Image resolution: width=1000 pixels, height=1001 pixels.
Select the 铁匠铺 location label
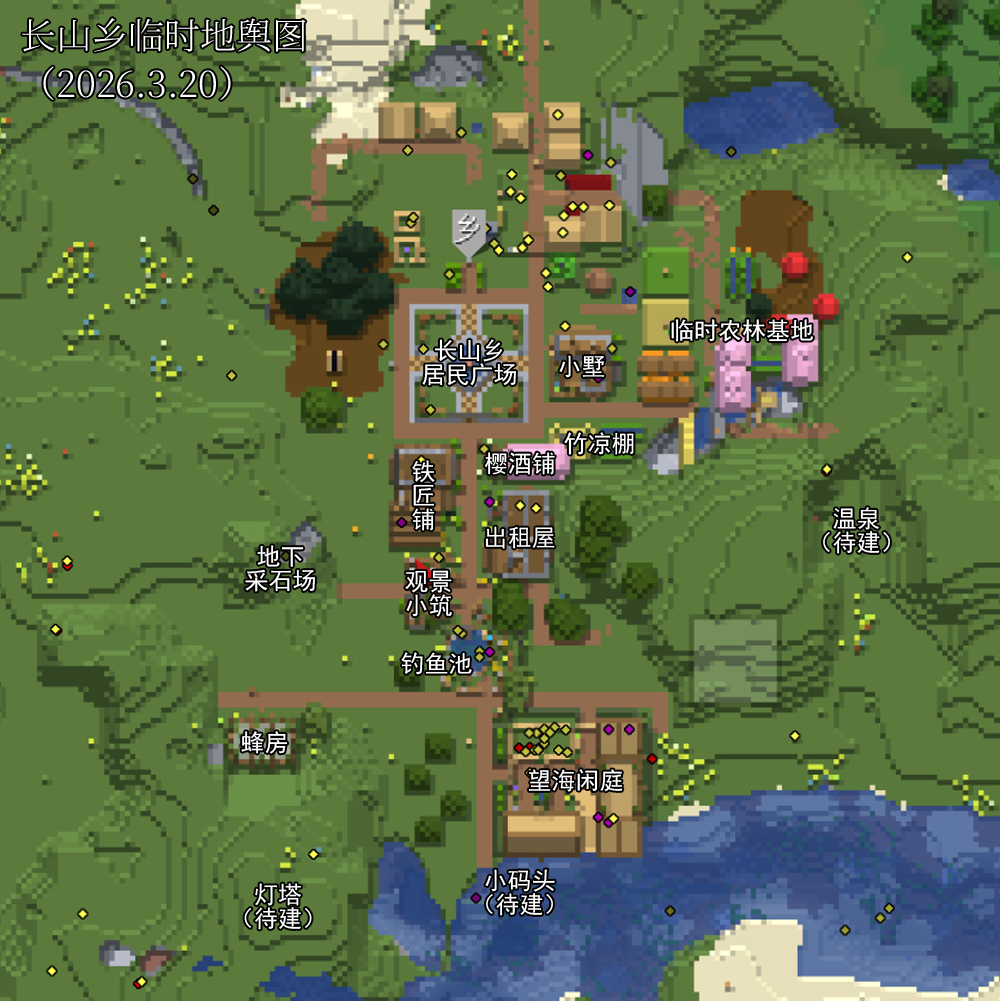424,494
